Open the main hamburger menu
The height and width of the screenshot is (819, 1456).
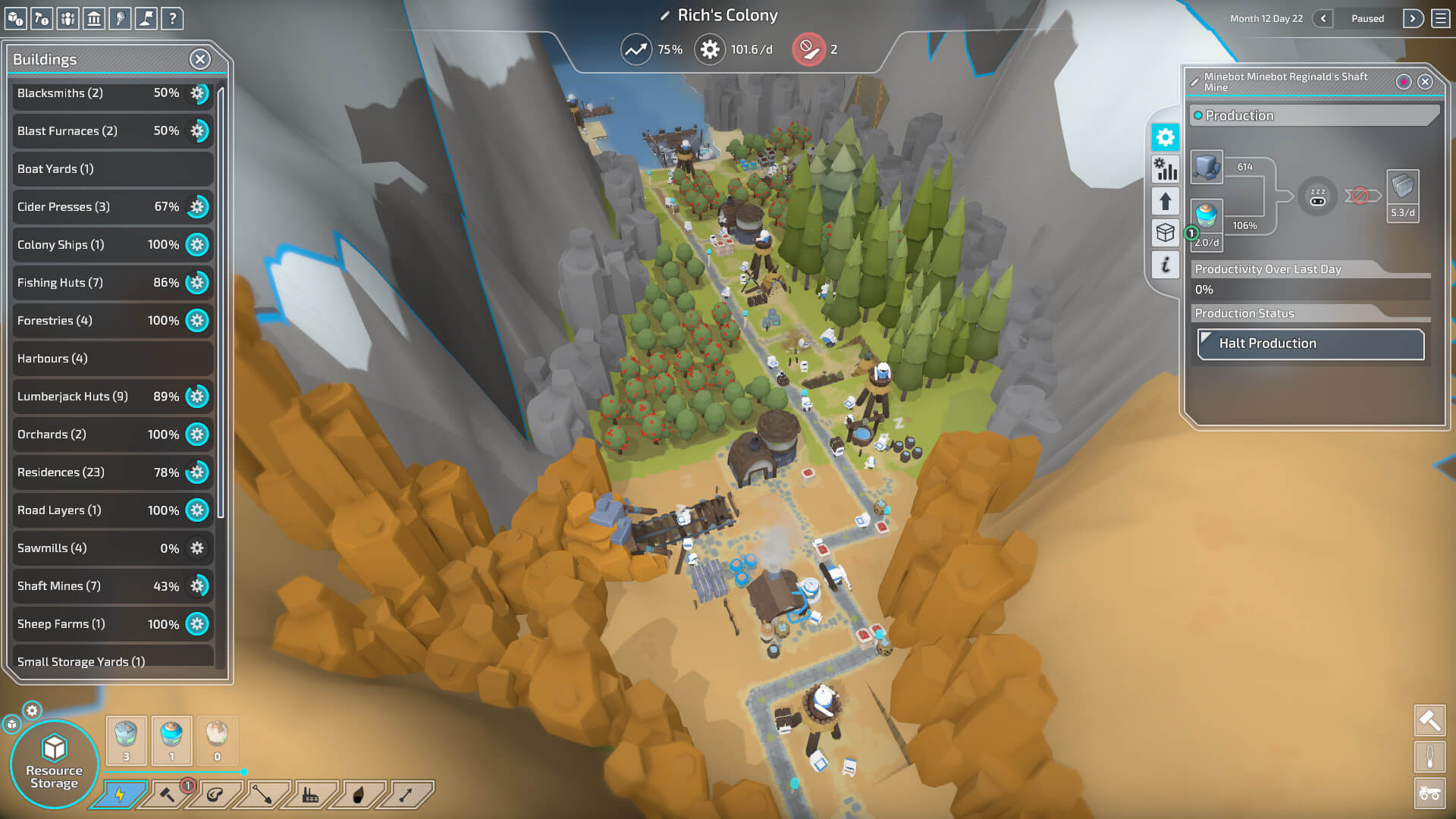(1441, 18)
